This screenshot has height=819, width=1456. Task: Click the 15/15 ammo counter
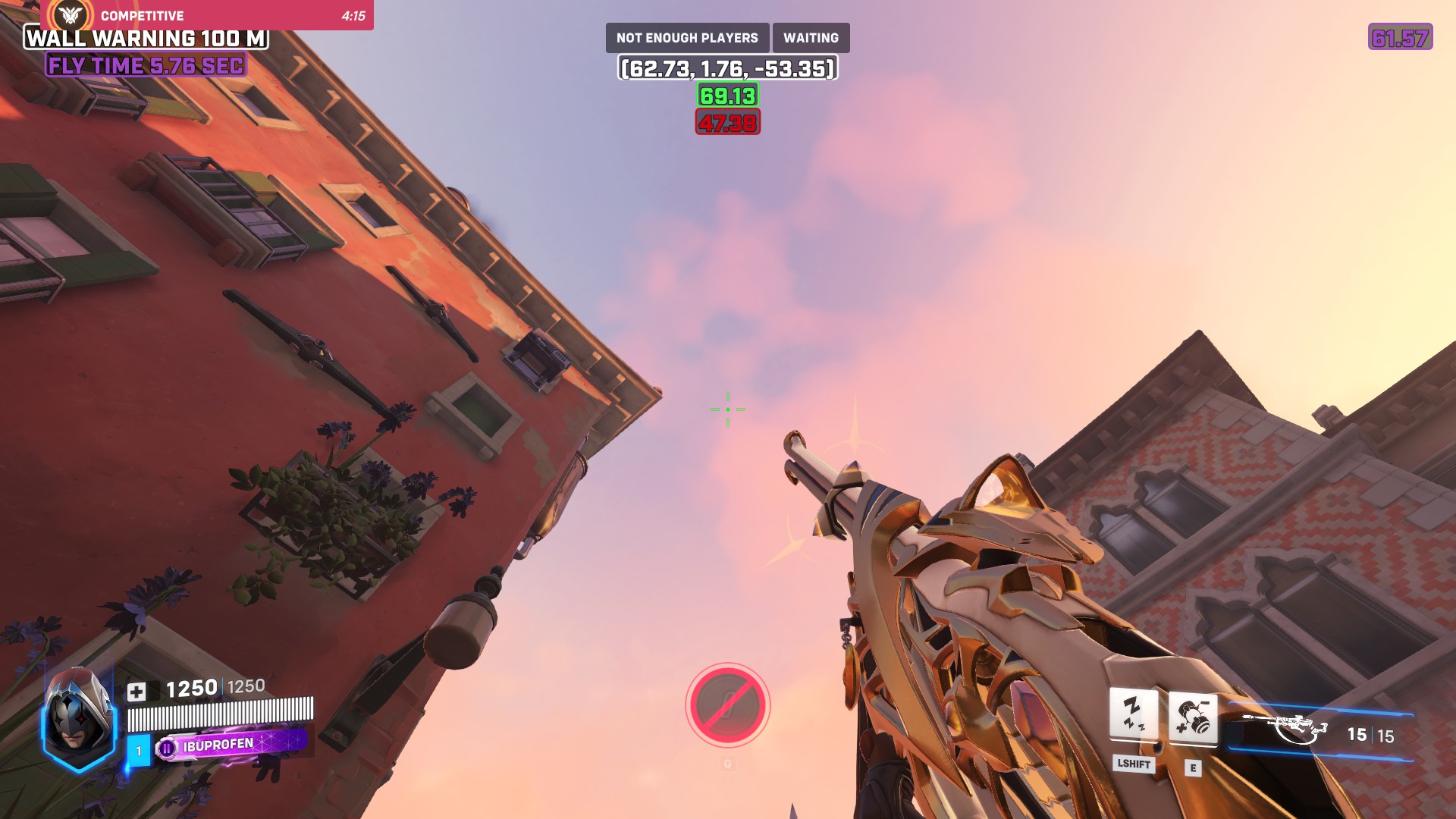pyautogui.click(x=1363, y=734)
